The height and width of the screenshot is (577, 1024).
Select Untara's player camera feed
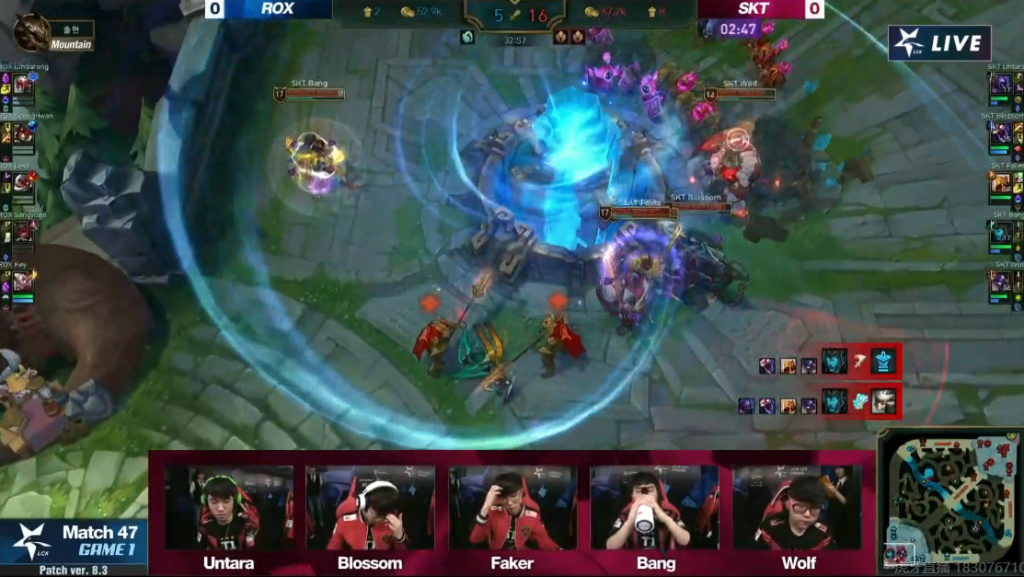click(229, 508)
